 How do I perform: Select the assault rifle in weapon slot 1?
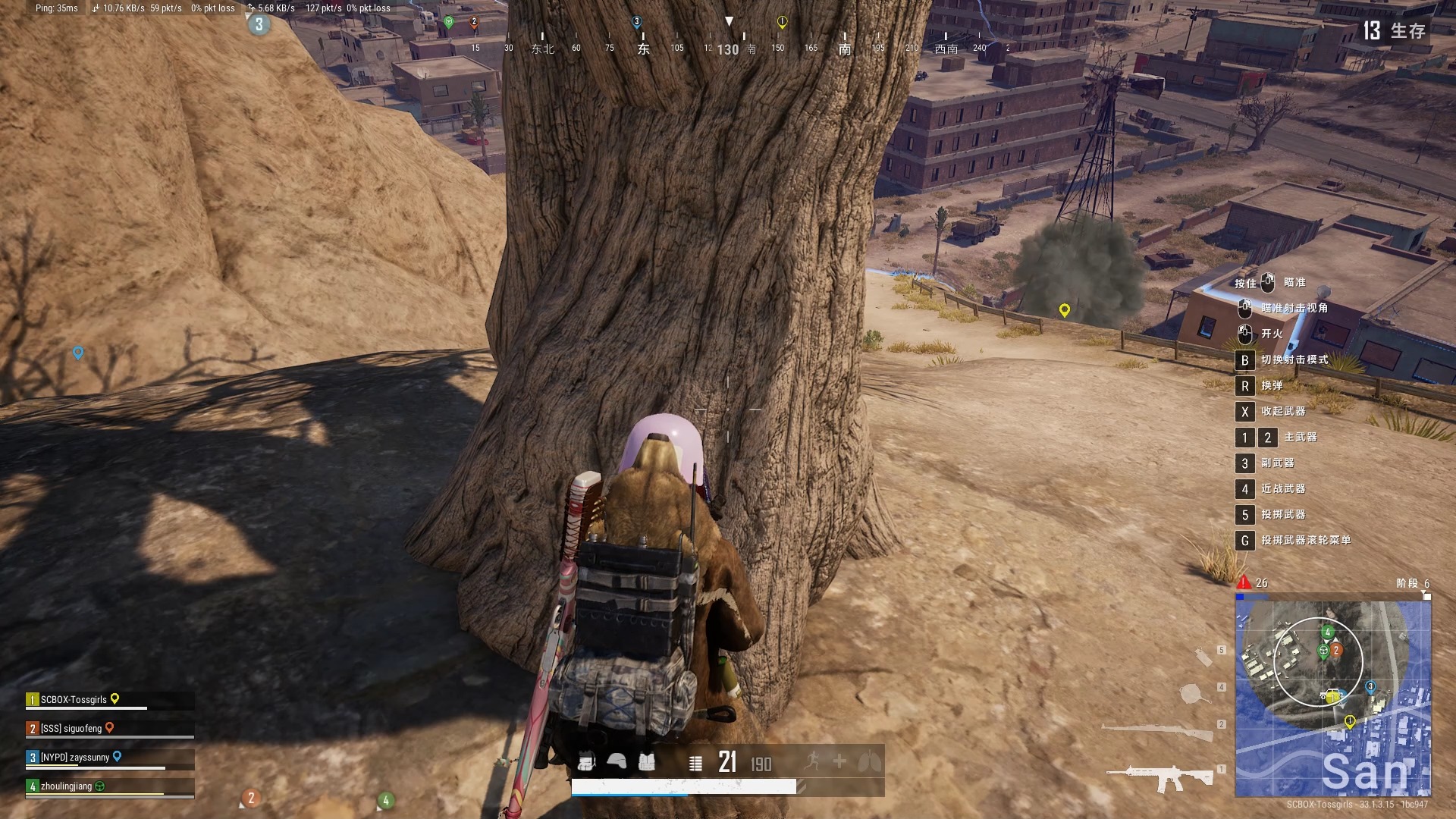click(1159, 777)
